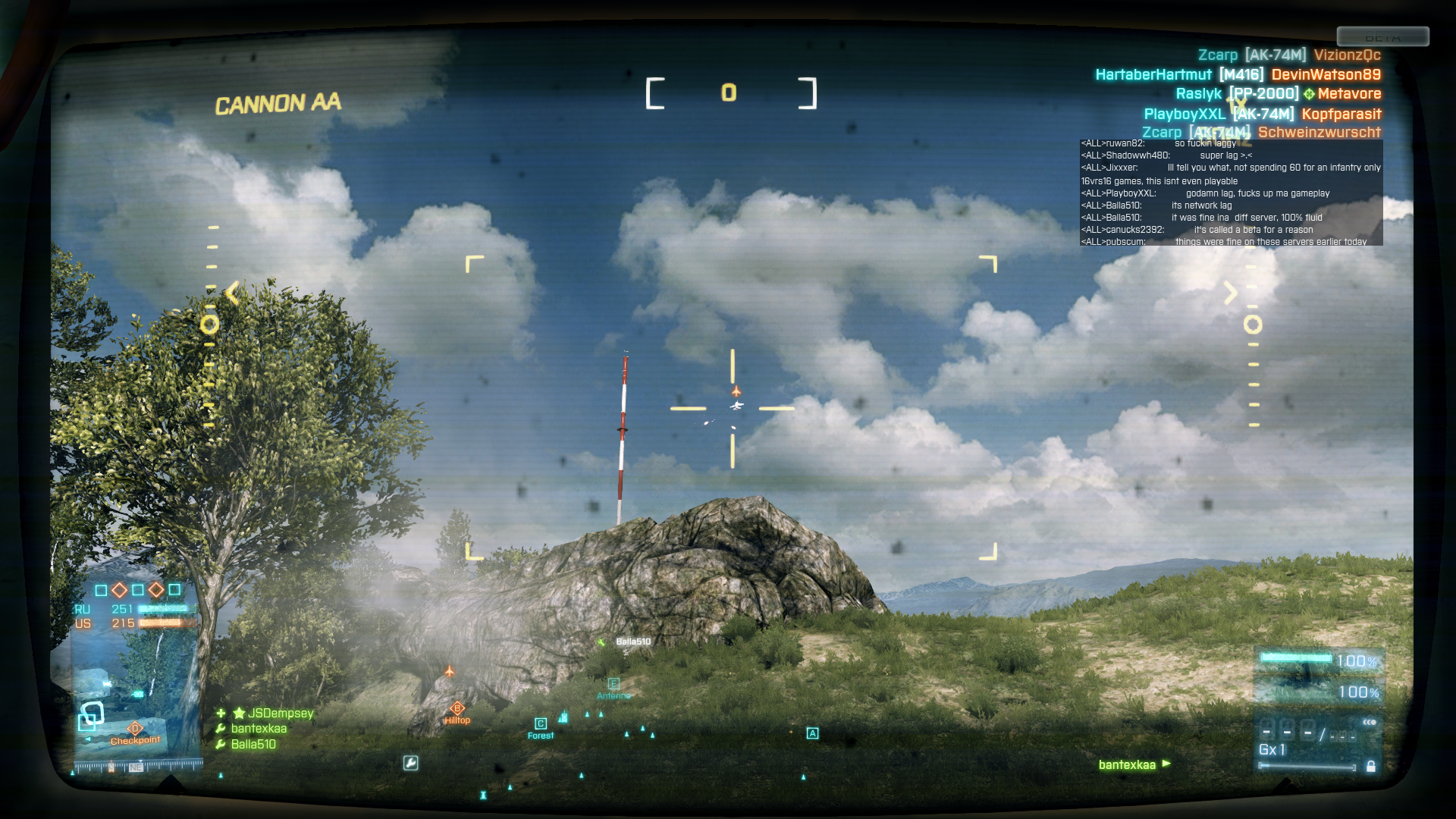Click the HartaberHartmut kill feed entry
Screen dimensions: 1456x819
(x=1238, y=74)
